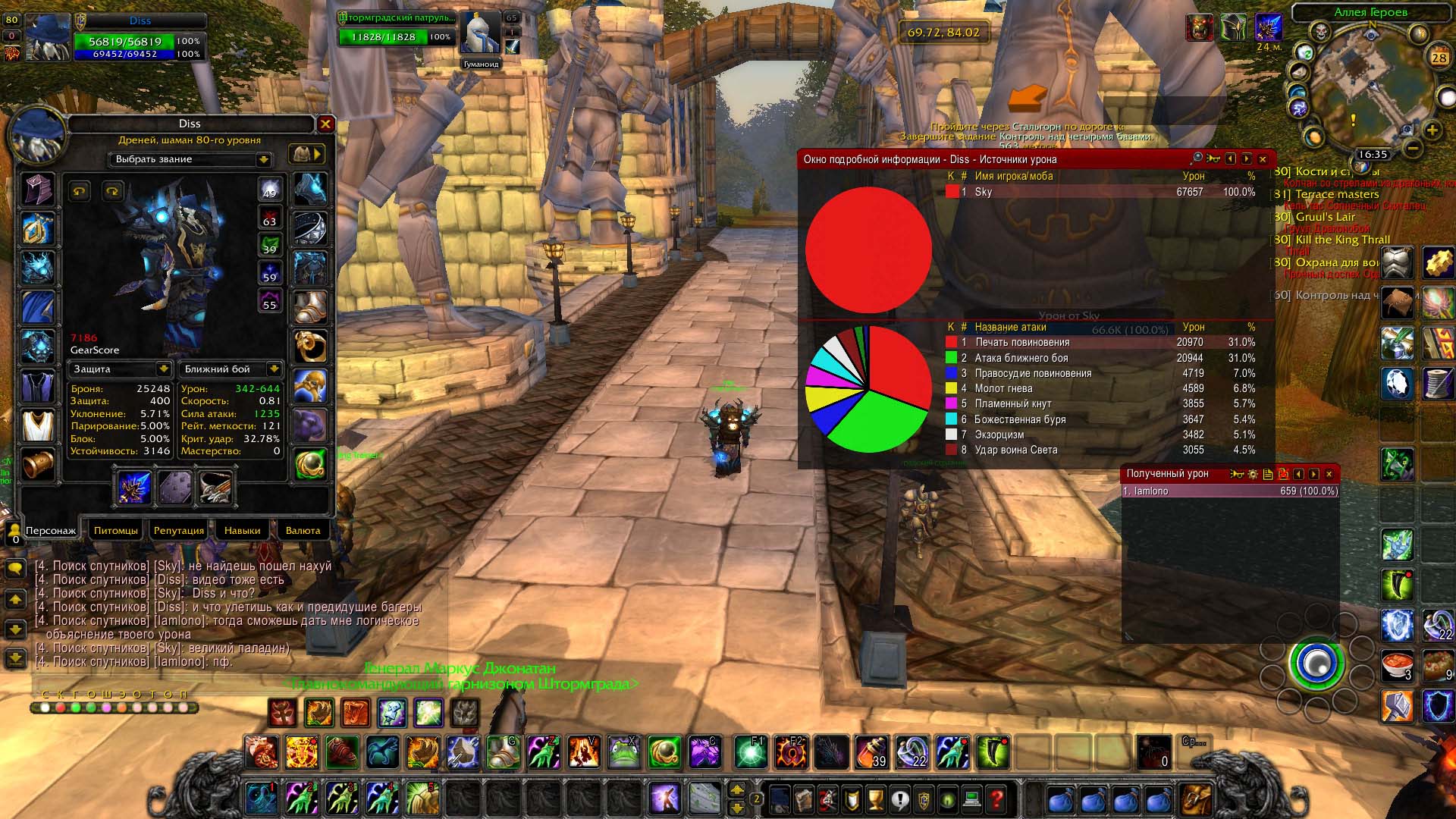Screen dimensions: 1456x819
Task: Open the Защита stats dropdown
Action: point(163,369)
